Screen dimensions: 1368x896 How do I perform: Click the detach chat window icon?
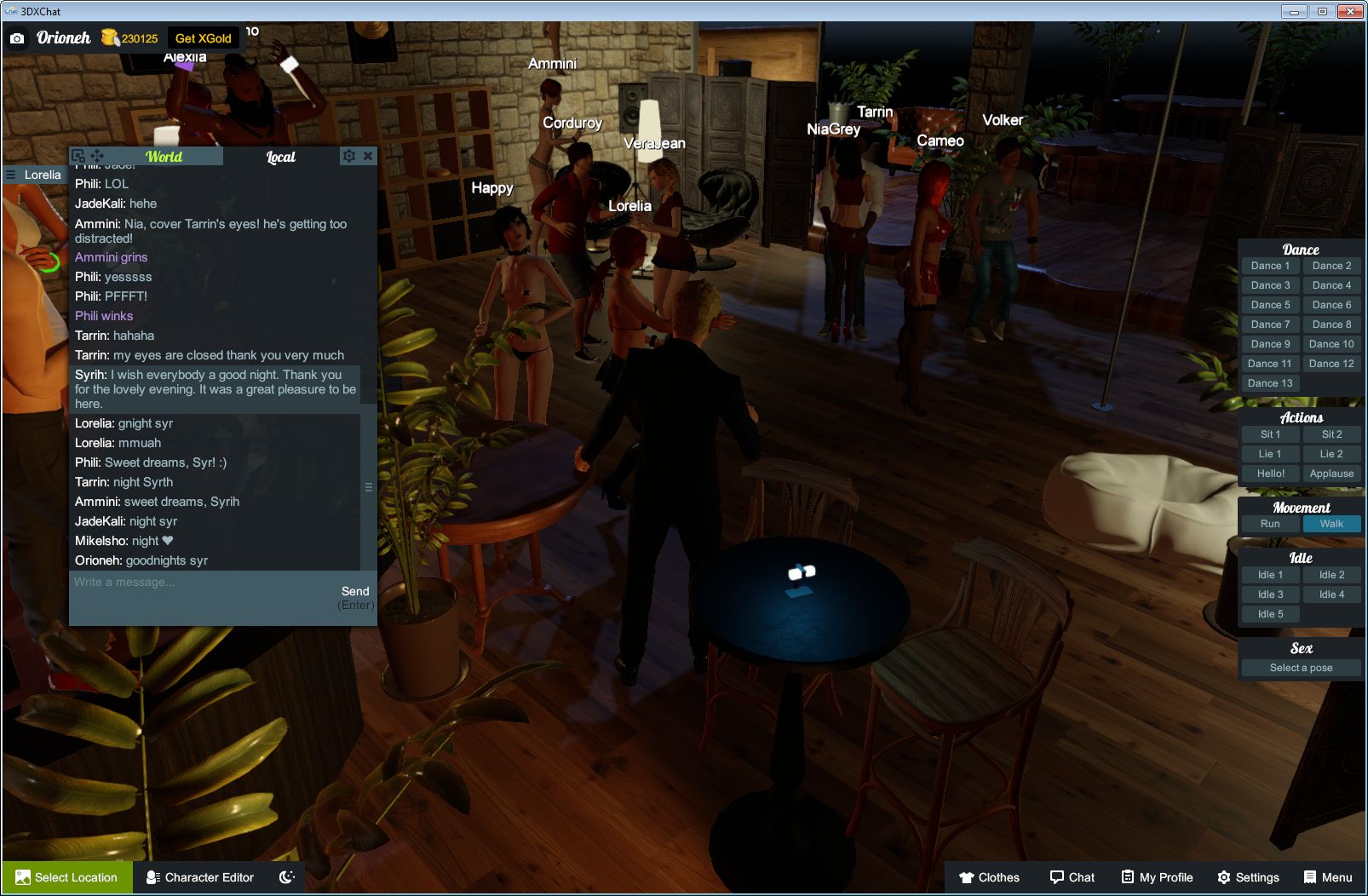tap(78, 155)
